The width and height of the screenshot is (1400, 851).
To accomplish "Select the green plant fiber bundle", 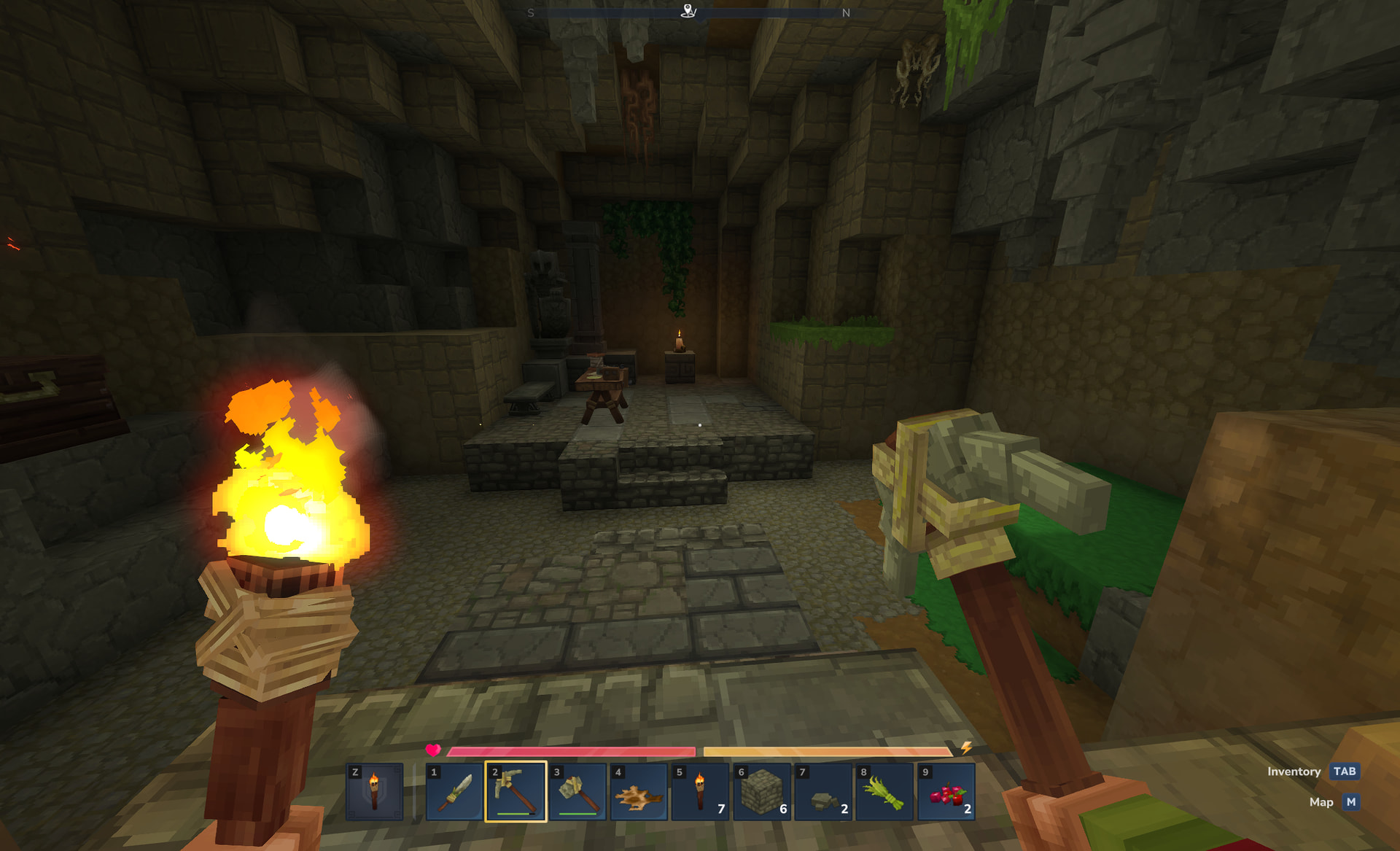I will pyautogui.click(x=884, y=792).
